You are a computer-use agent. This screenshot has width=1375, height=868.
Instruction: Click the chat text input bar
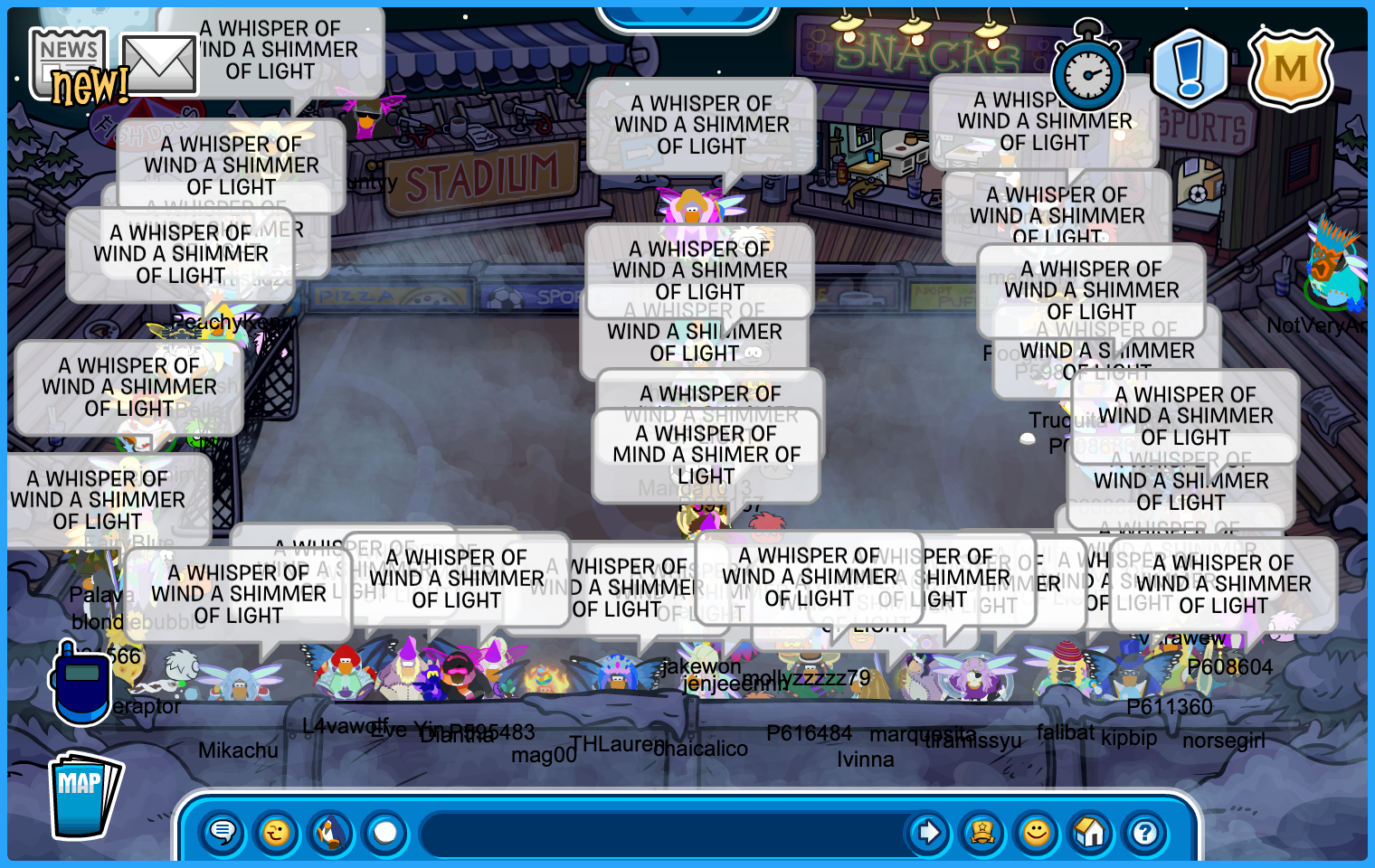tap(660, 832)
